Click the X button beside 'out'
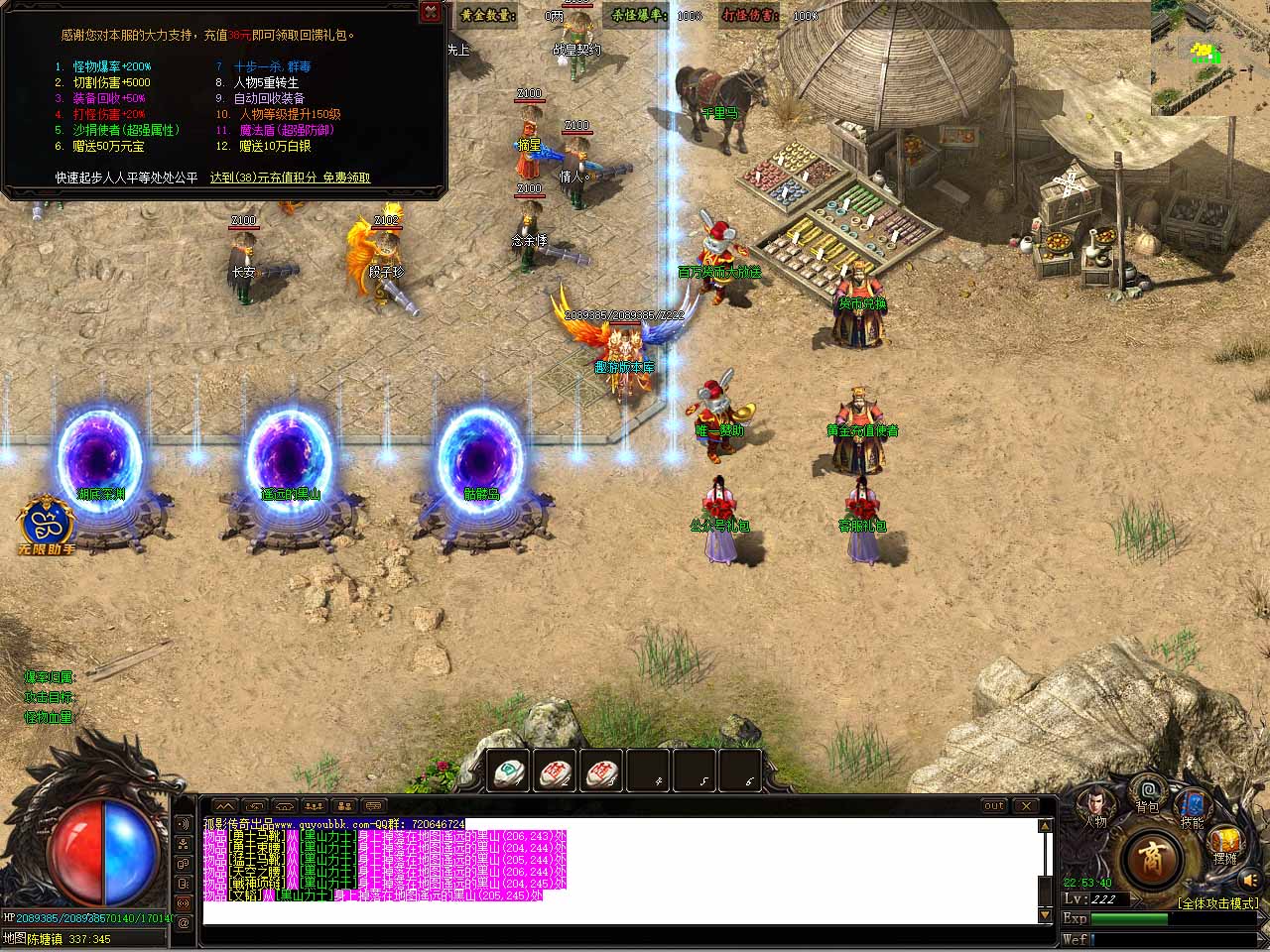 point(1026,806)
